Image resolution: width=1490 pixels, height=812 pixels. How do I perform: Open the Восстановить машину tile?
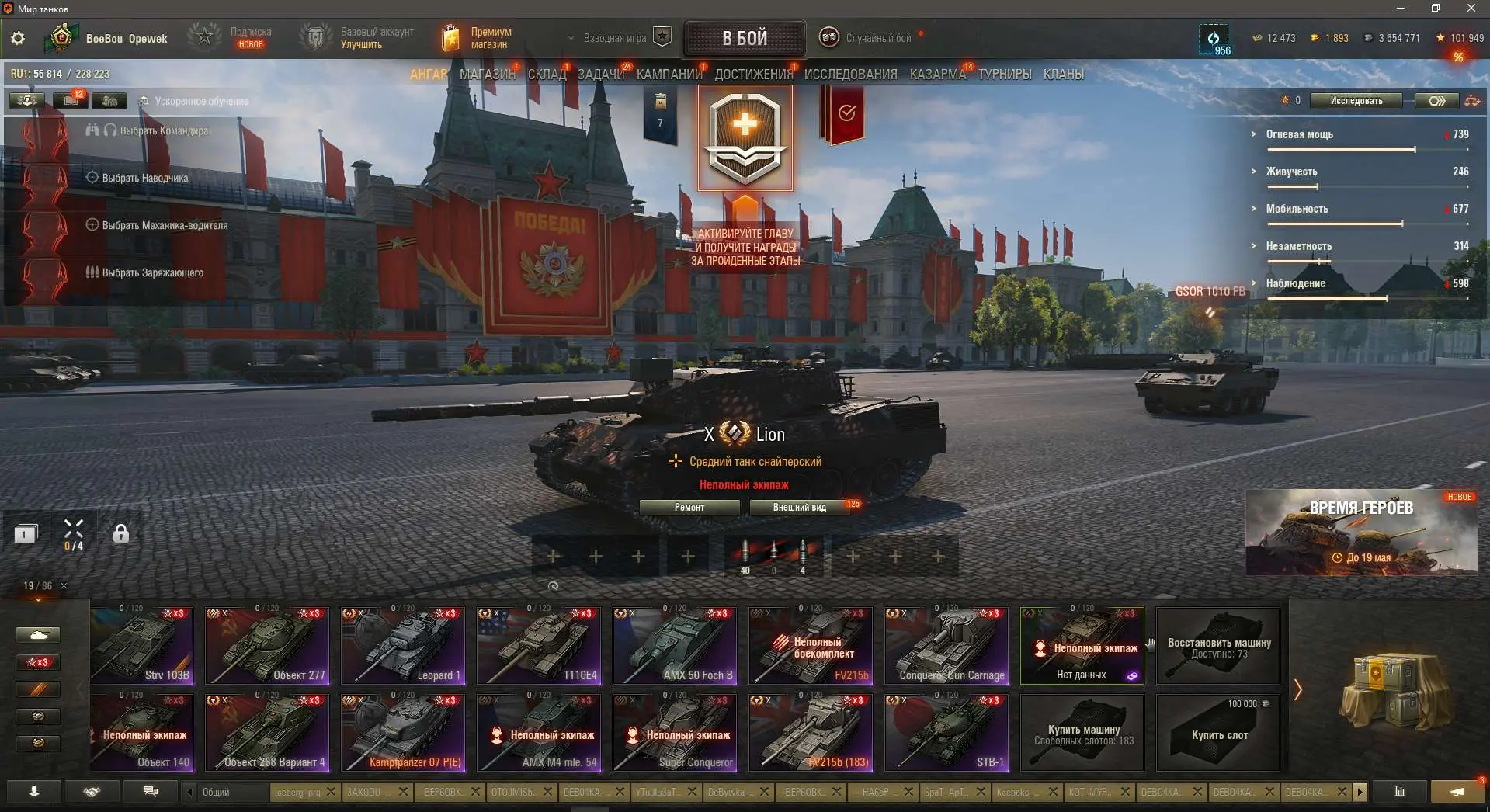(x=1218, y=646)
